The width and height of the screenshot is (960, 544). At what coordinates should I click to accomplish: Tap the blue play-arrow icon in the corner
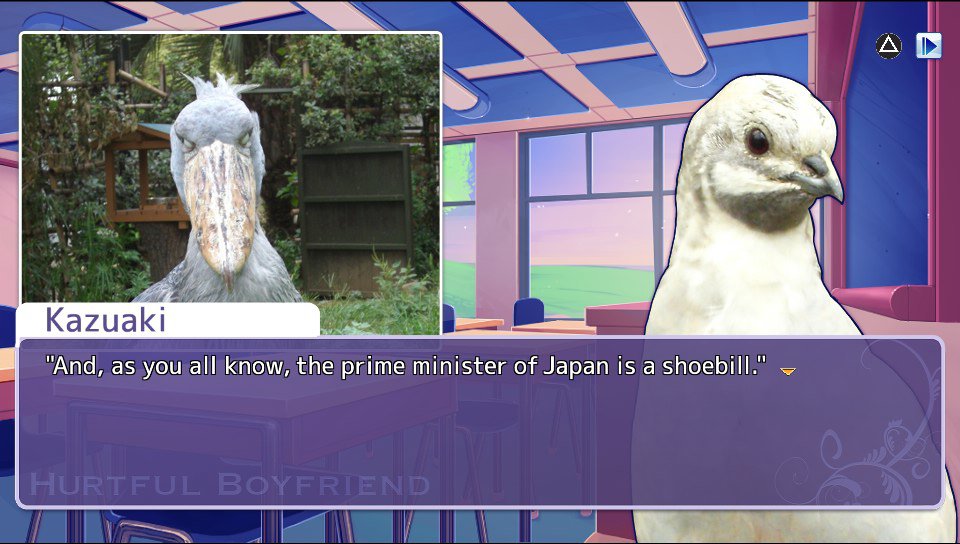pyautogui.click(x=929, y=46)
